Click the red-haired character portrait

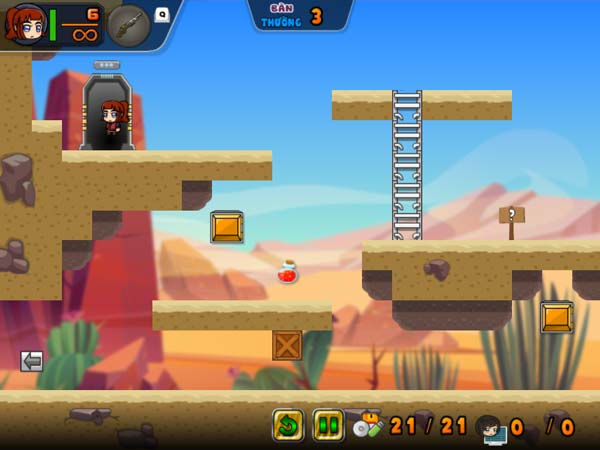[x=25, y=25]
